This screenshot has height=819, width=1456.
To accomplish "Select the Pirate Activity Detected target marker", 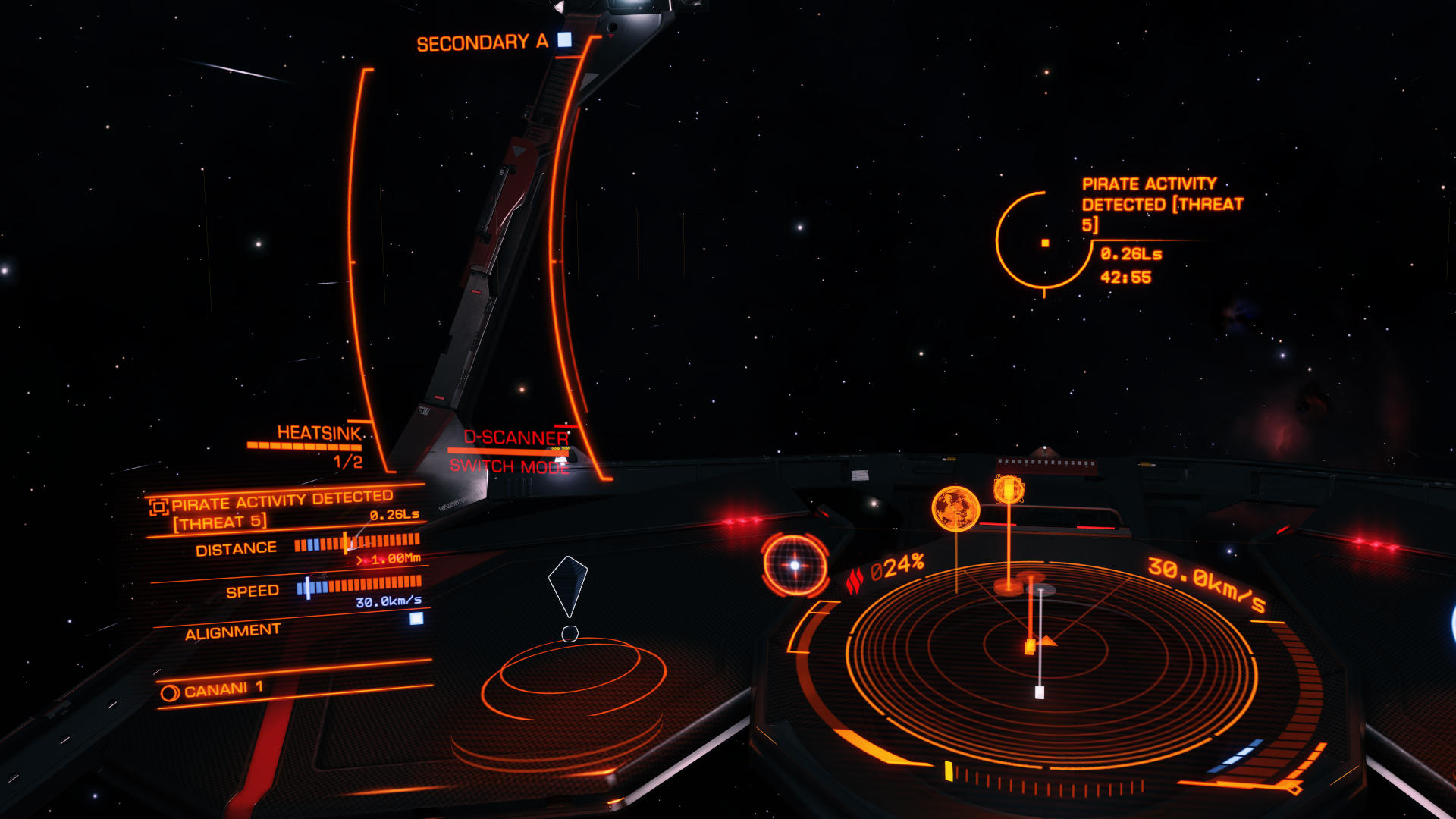I will click(1044, 243).
